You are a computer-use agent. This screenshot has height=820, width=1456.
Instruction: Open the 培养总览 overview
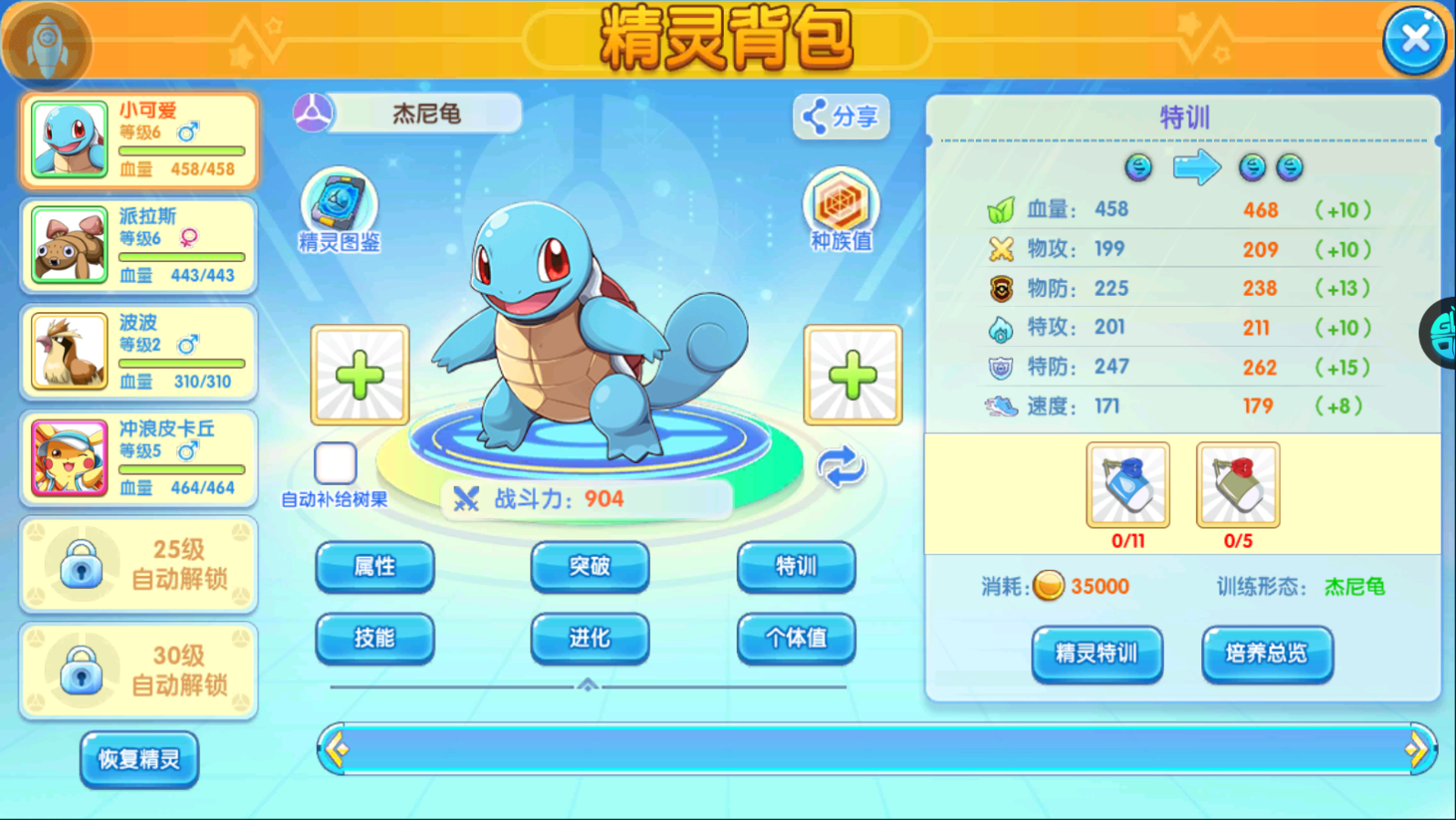[x=1267, y=654]
